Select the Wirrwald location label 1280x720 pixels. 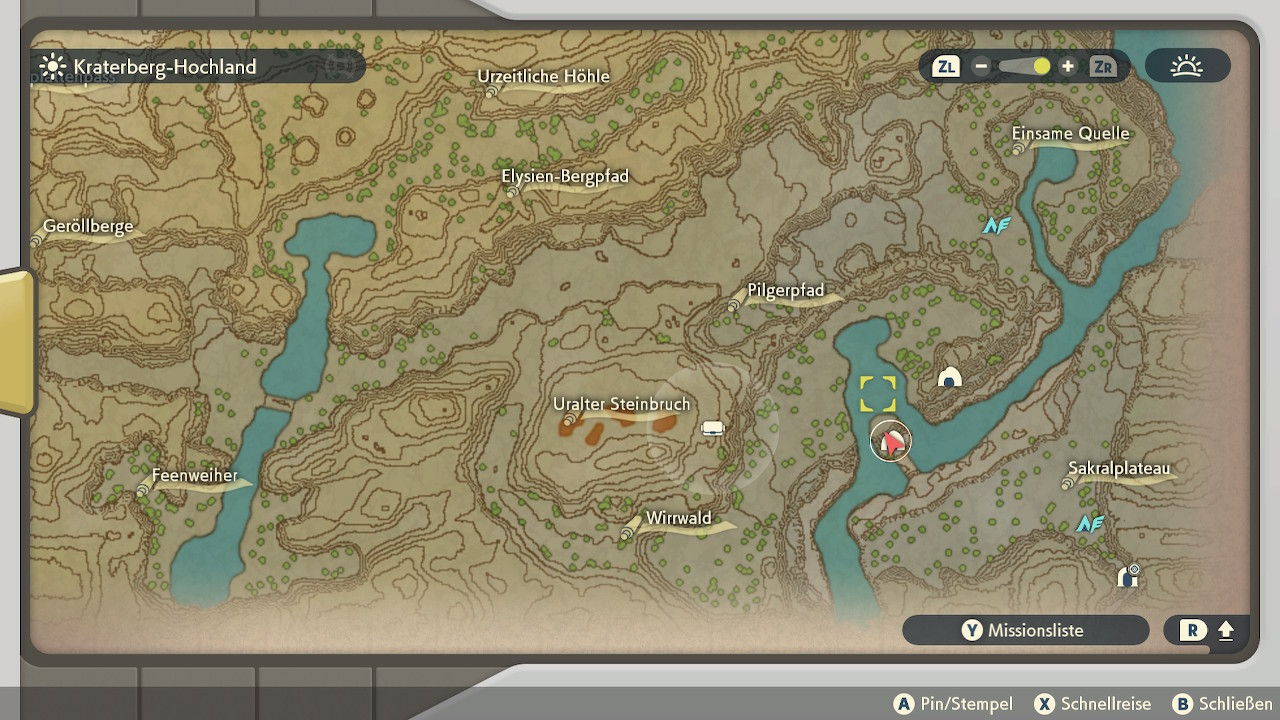coord(678,518)
